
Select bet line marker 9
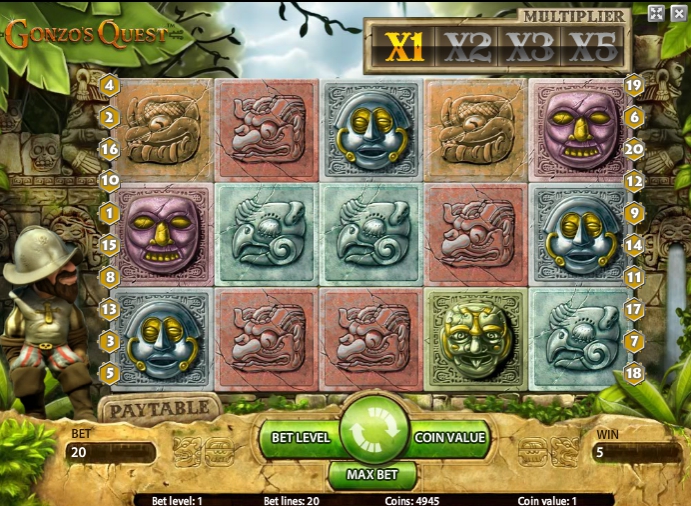tap(632, 213)
